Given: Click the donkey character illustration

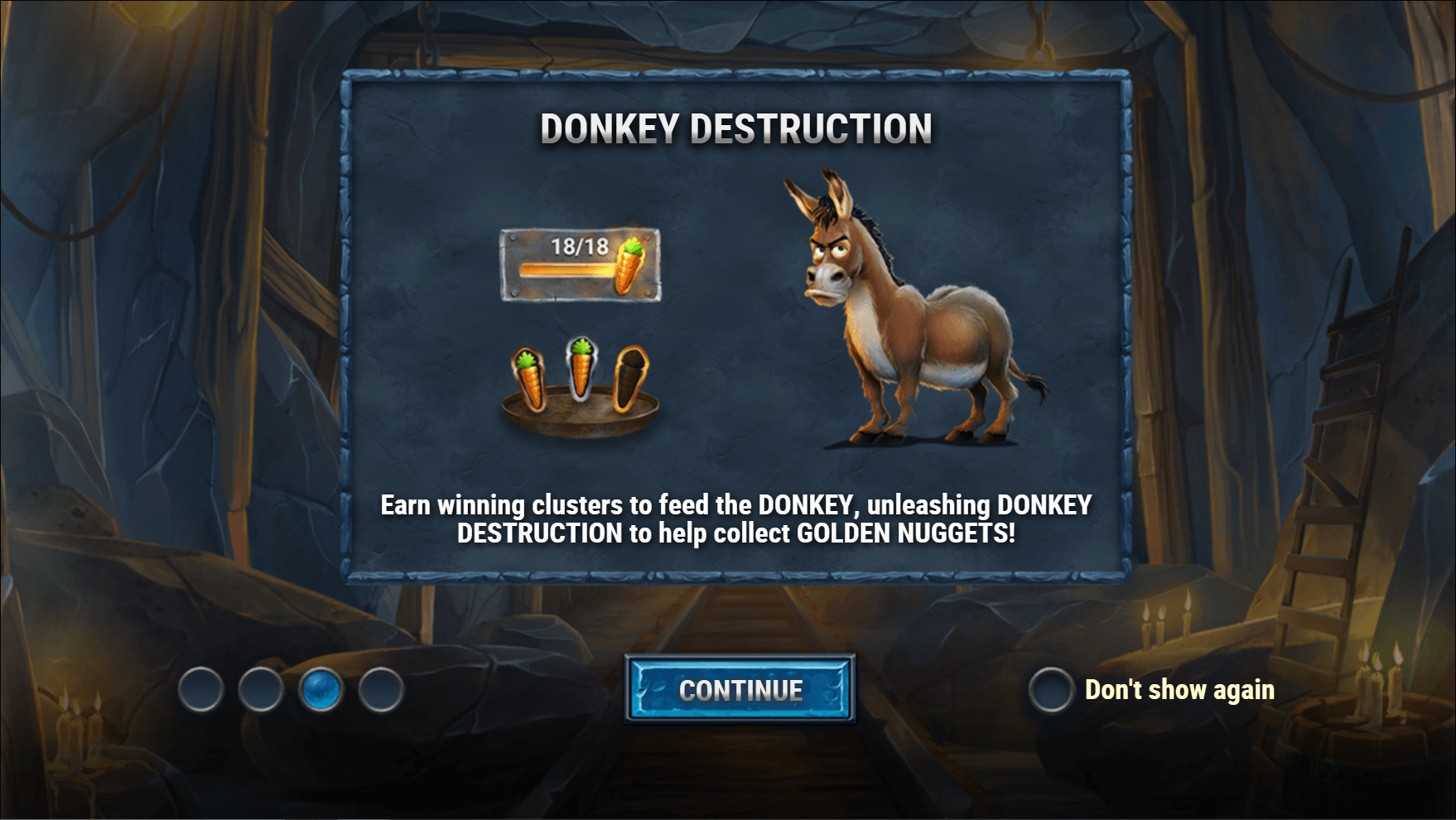Looking at the screenshot, I should (919, 315).
